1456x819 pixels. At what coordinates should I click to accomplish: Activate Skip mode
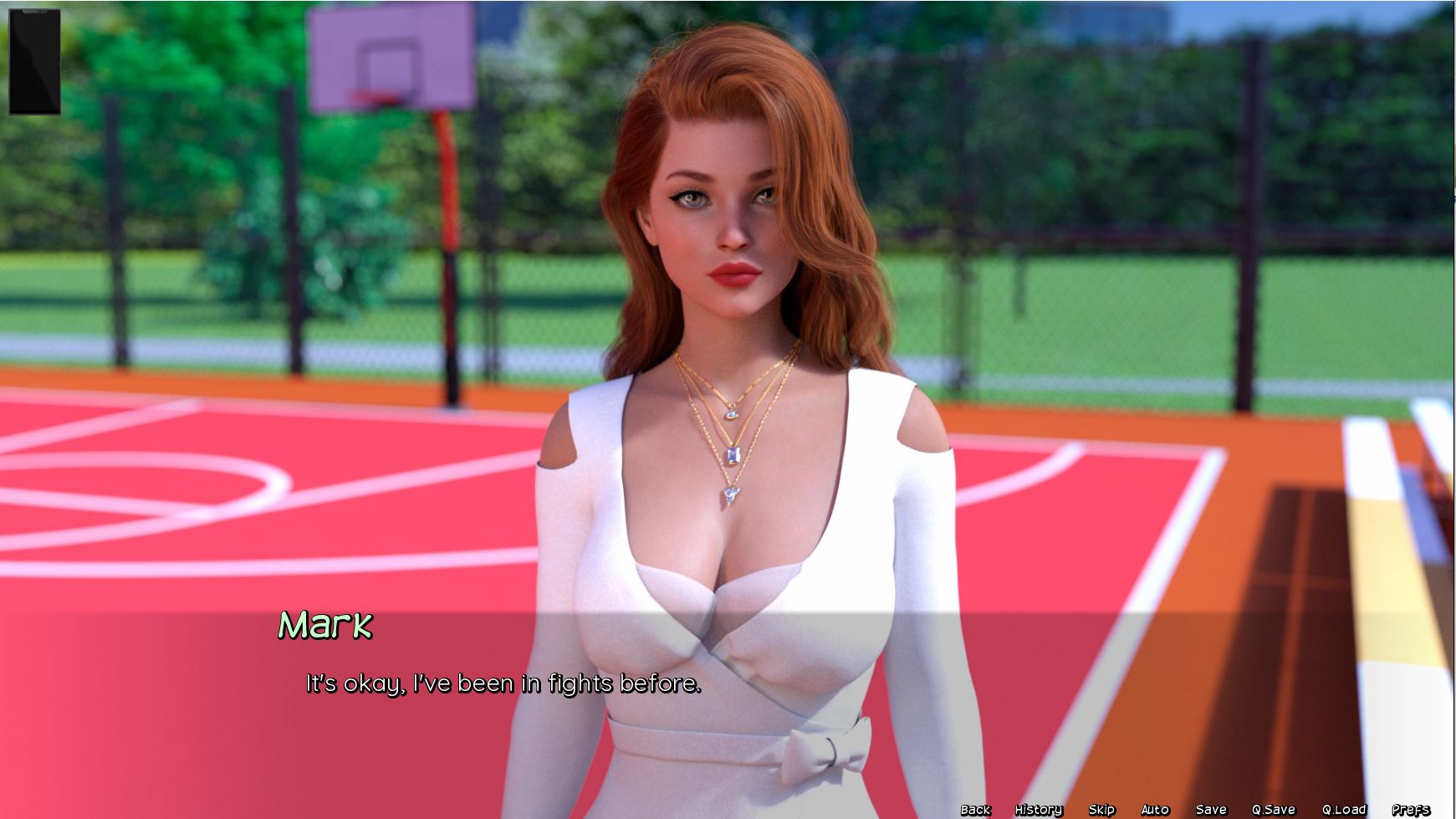pyautogui.click(x=1101, y=809)
